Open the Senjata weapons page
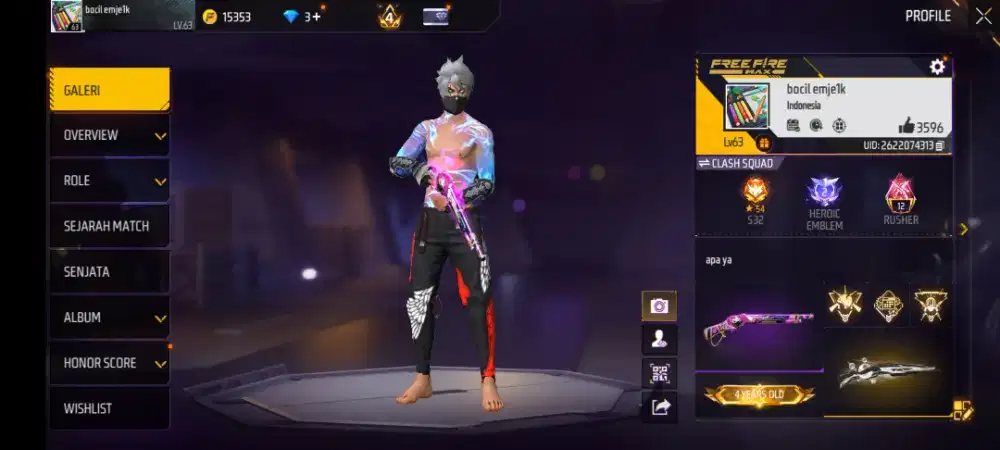This screenshot has width=1000, height=450. pos(109,272)
